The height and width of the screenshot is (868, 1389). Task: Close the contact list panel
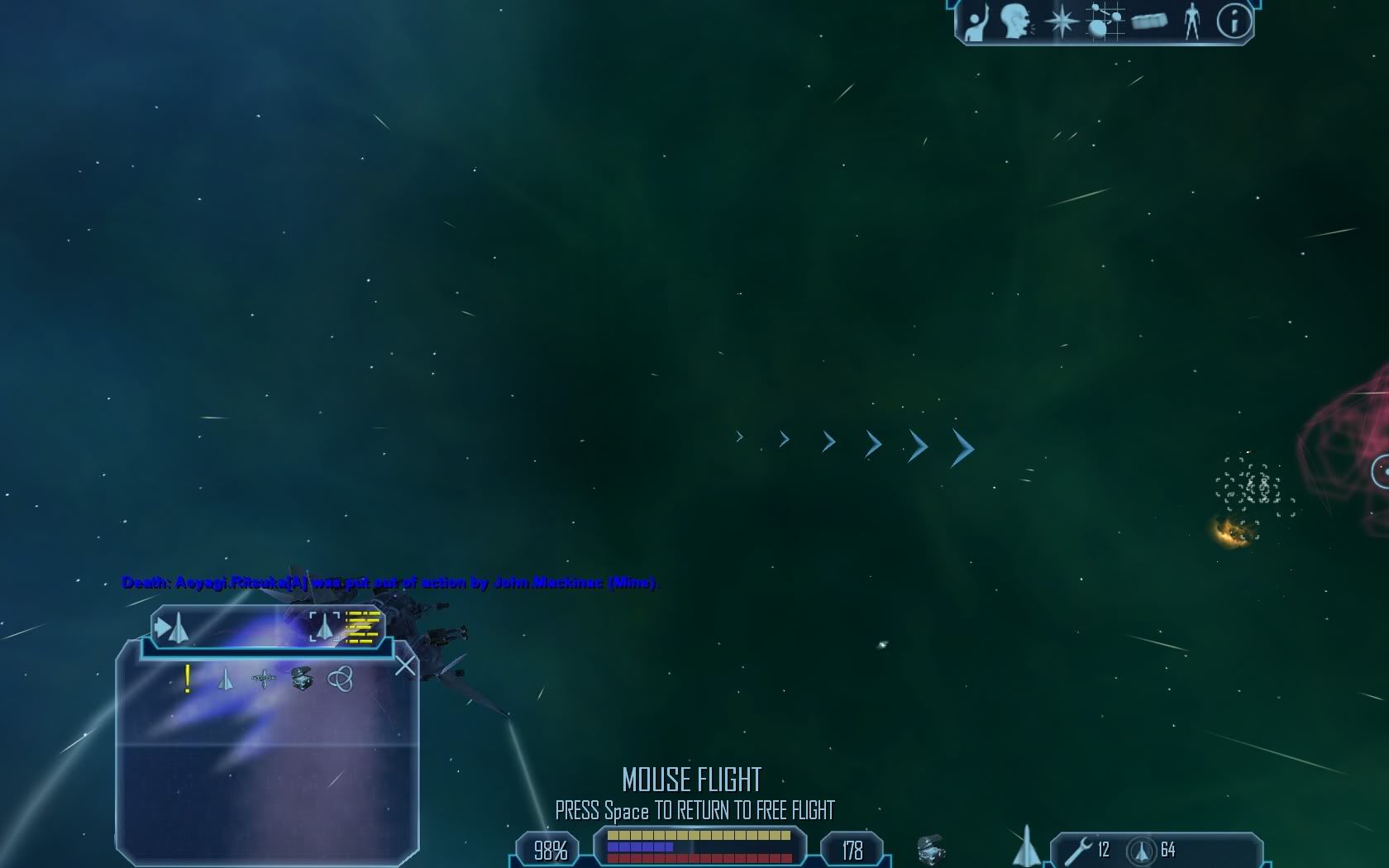405,665
